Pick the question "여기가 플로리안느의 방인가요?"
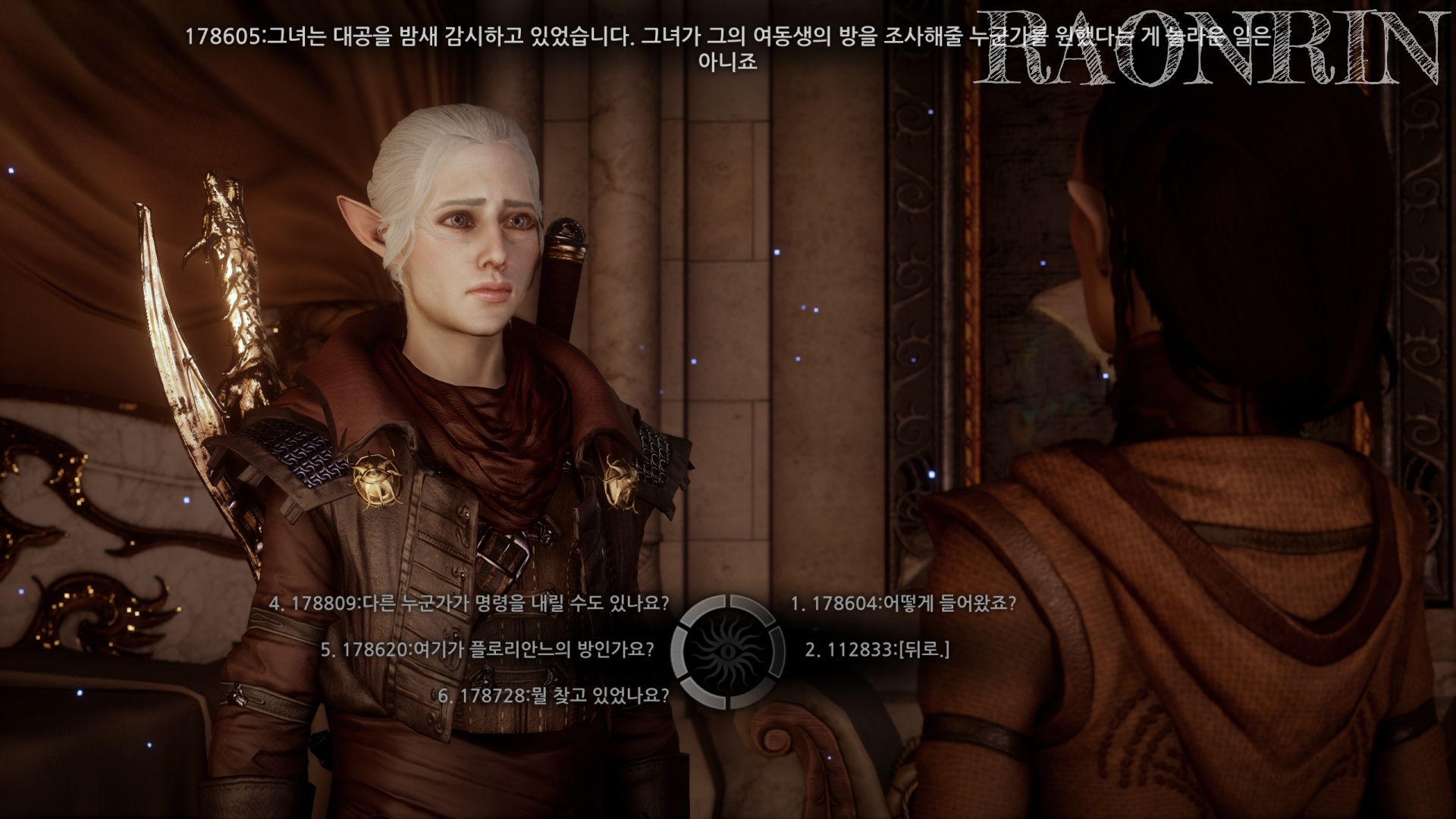Viewport: 1456px width, 819px height. (487, 650)
